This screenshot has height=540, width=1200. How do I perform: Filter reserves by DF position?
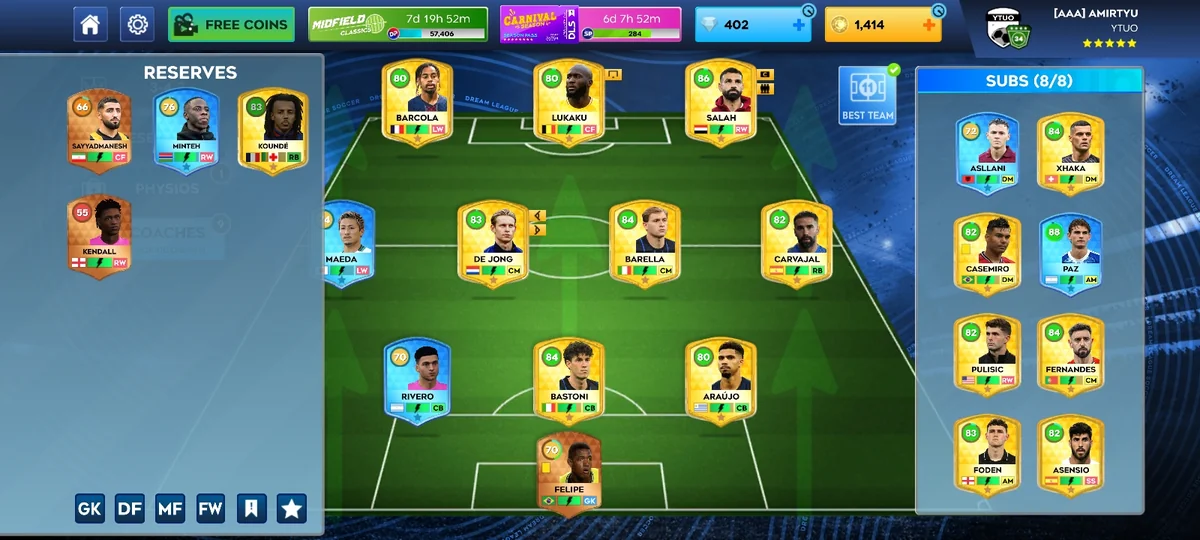coord(130,508)
